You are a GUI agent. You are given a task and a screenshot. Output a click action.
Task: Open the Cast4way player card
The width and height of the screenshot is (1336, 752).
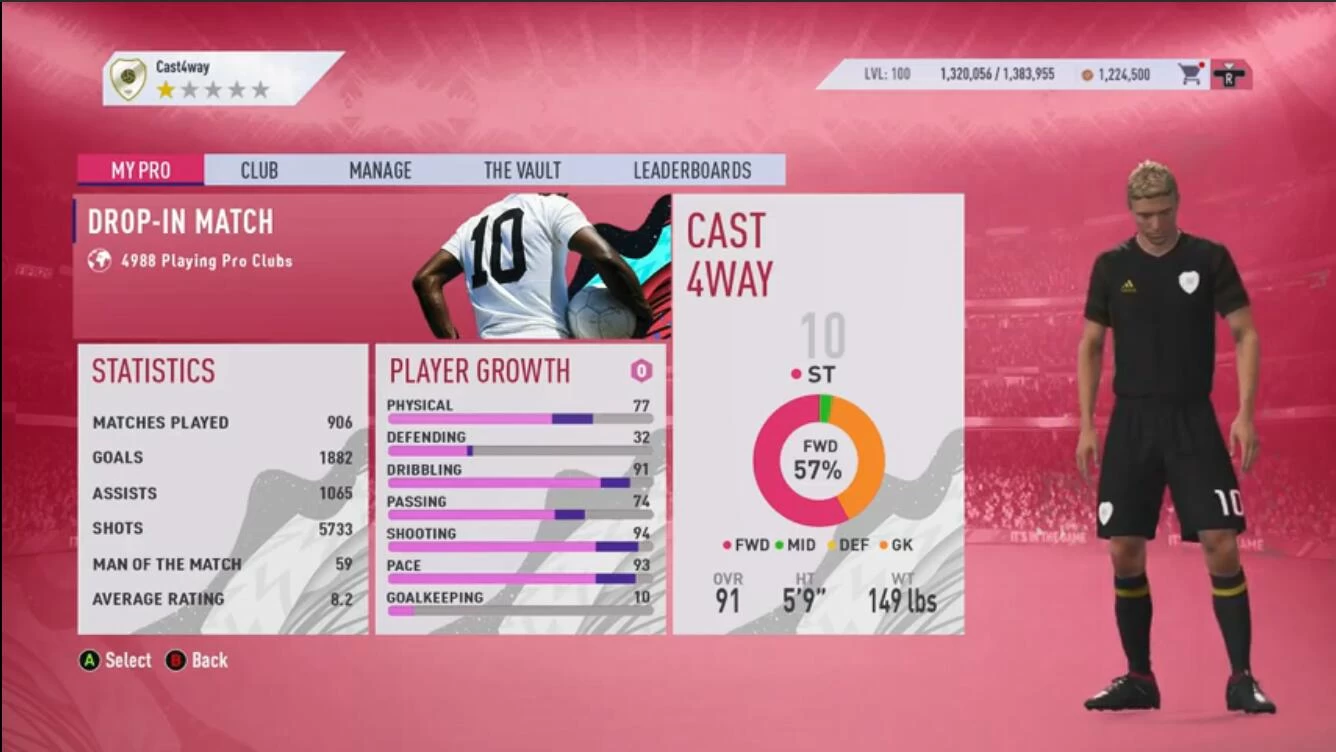click(x=818, y=414)
